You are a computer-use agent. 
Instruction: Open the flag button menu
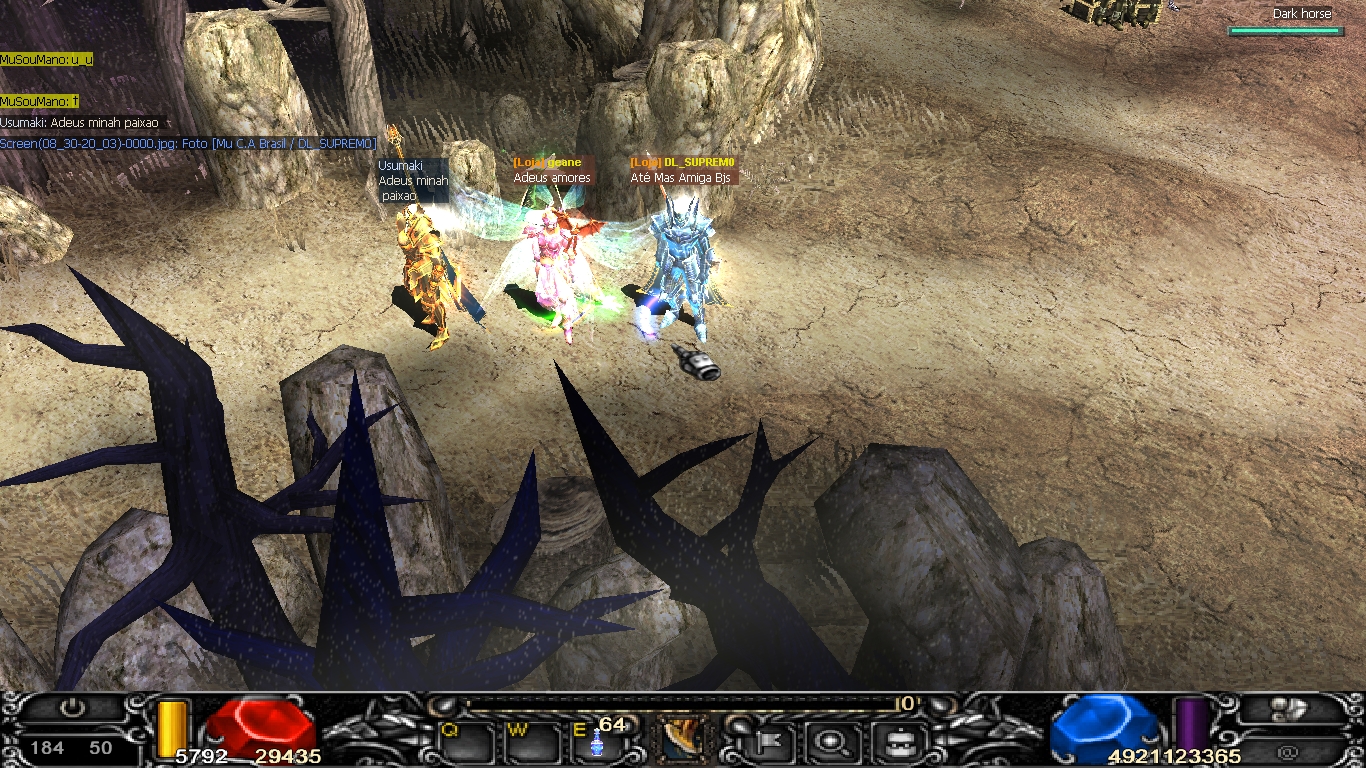tap(772, 742)
